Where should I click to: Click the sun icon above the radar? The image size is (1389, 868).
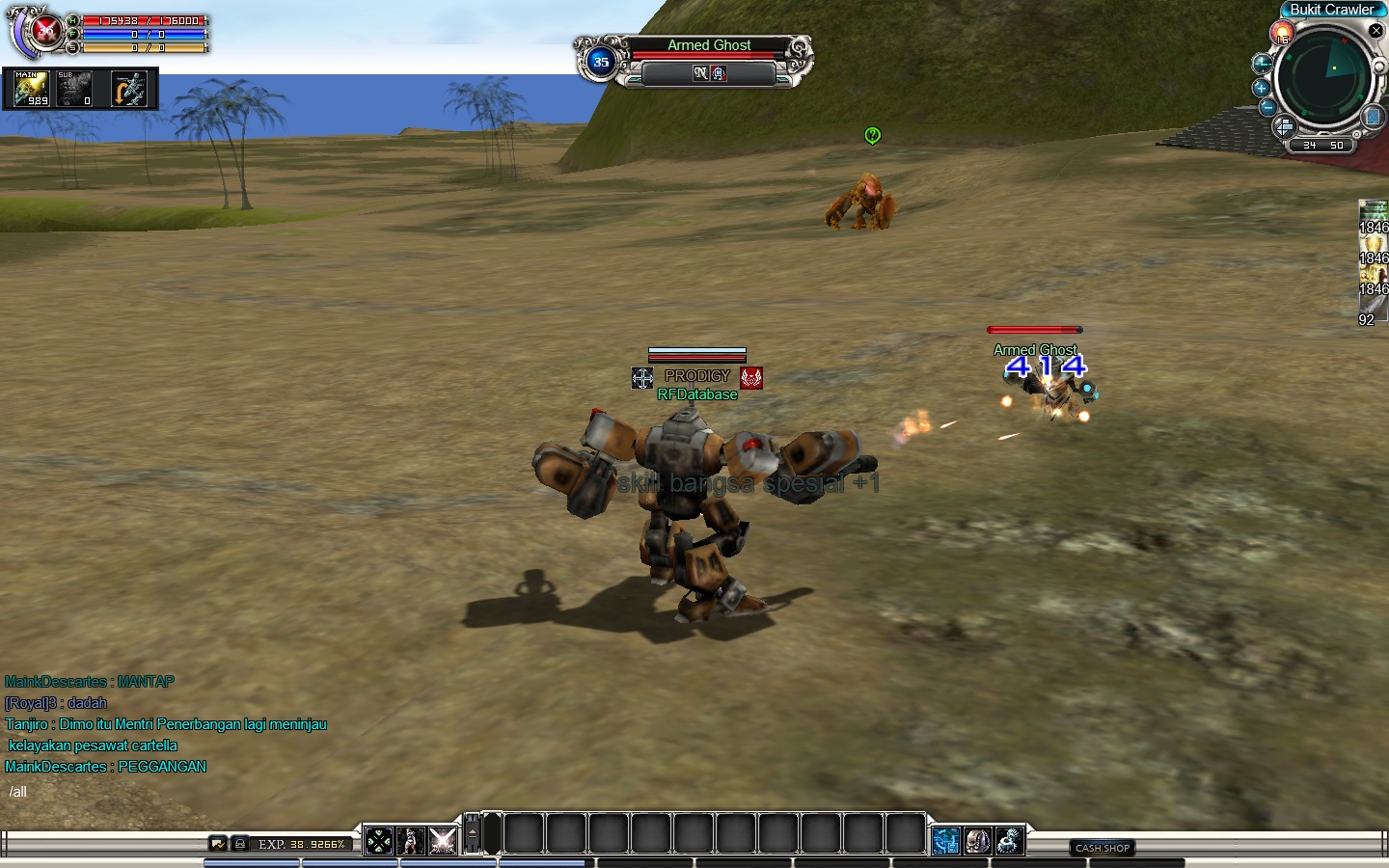[1282, 35]
